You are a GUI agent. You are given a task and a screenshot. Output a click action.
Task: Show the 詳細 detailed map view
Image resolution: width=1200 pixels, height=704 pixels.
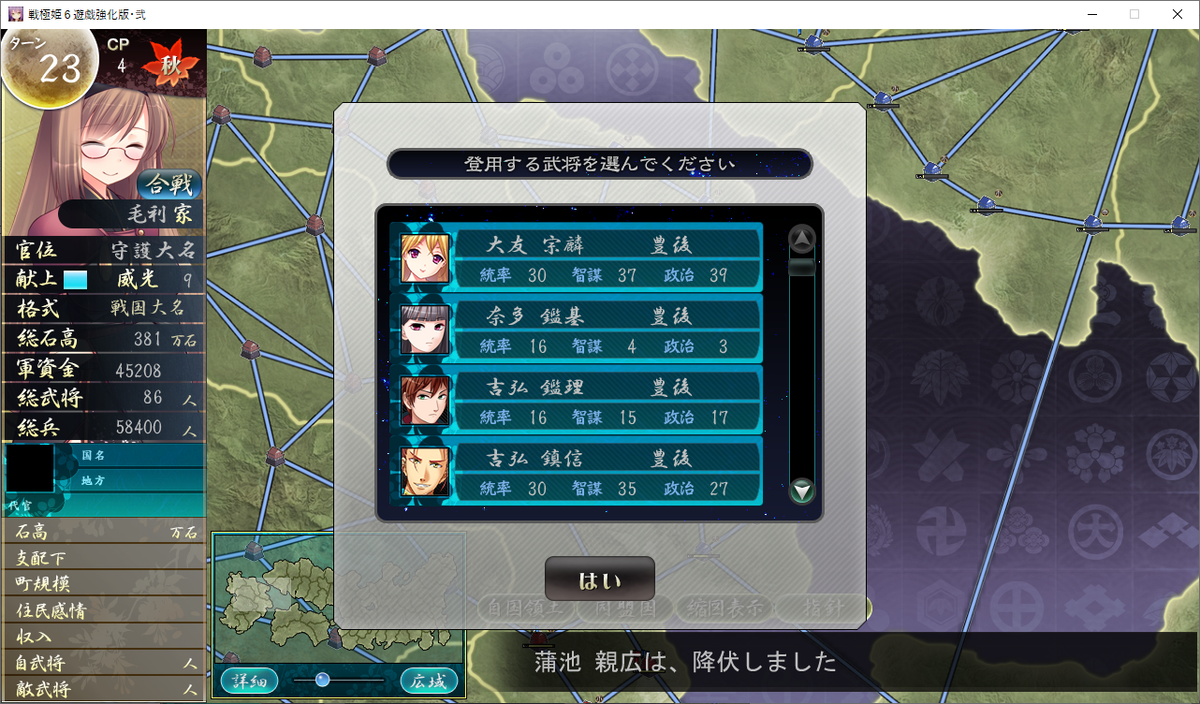tap(249, 681)
